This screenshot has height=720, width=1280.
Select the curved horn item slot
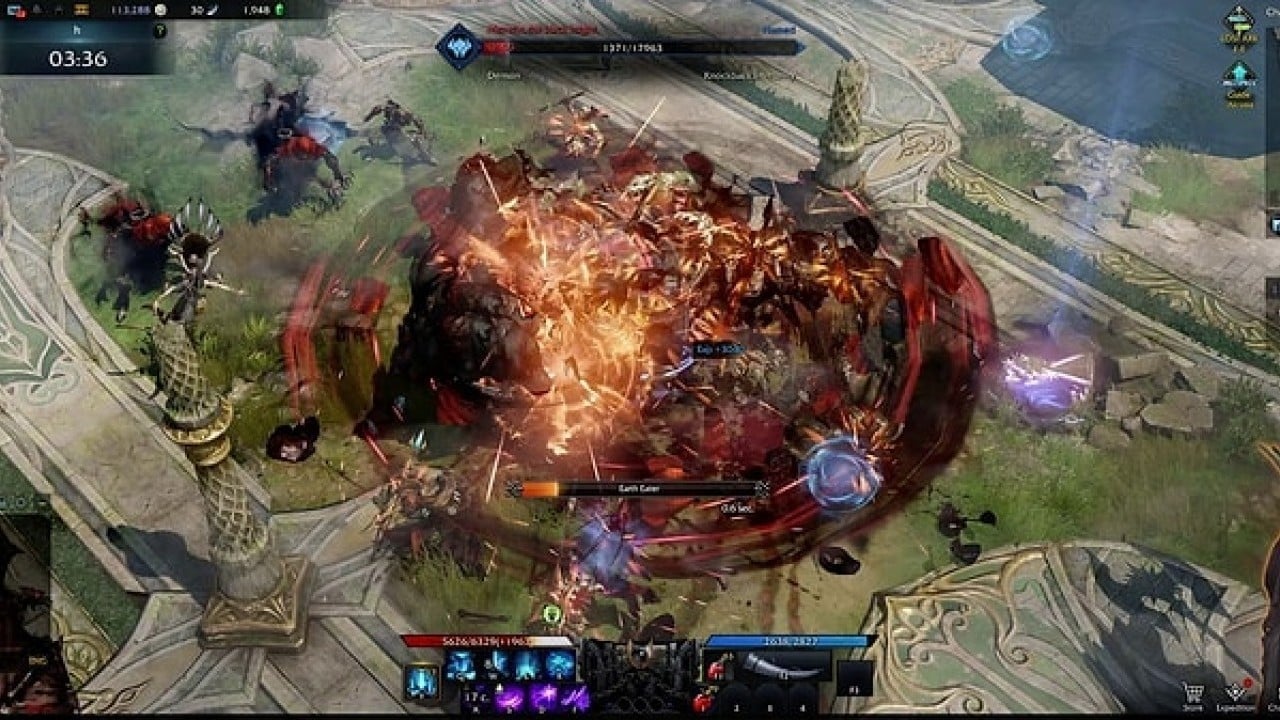[x=780, y=665]
